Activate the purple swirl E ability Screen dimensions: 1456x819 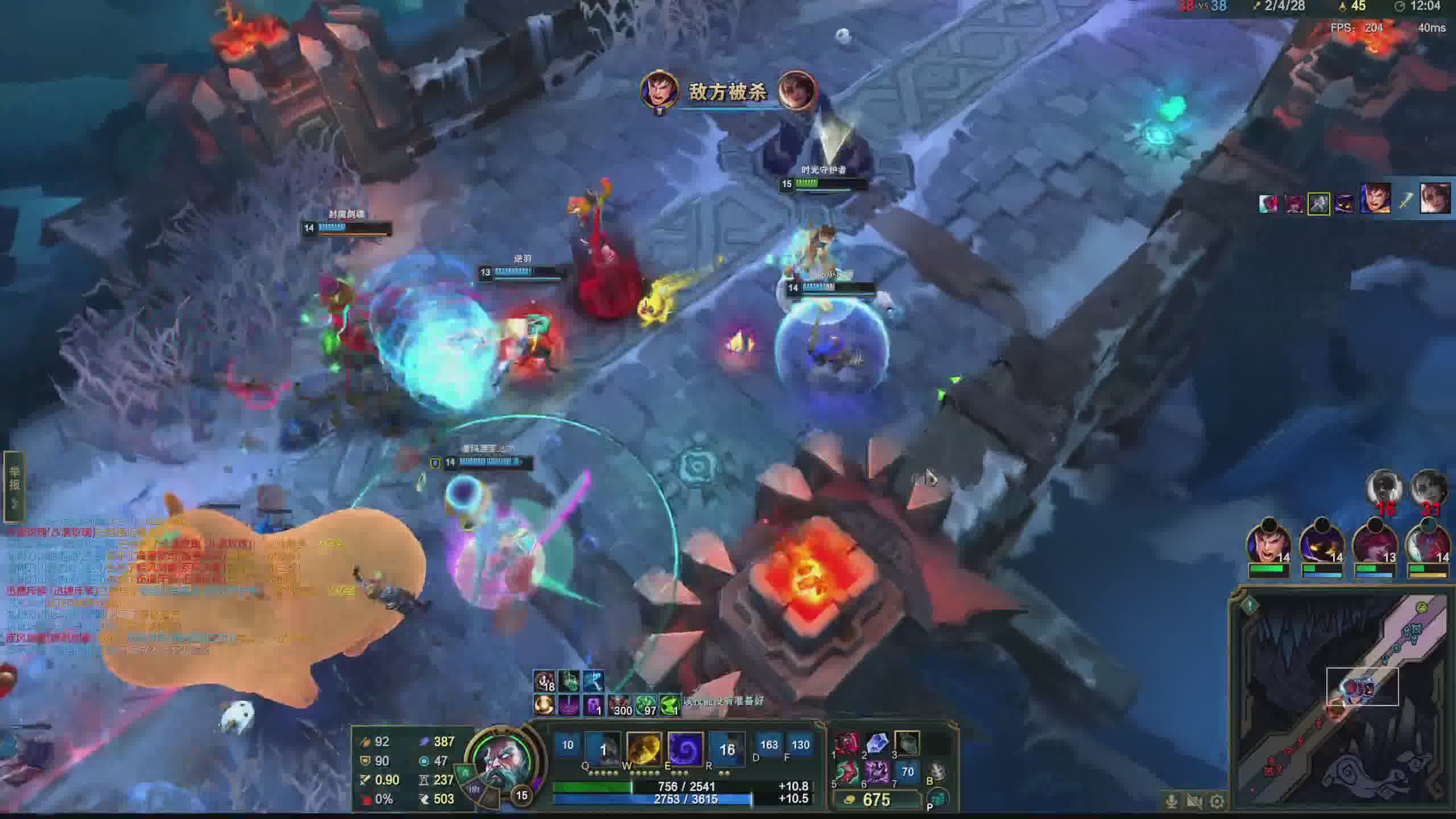click(x=685, y=748)
